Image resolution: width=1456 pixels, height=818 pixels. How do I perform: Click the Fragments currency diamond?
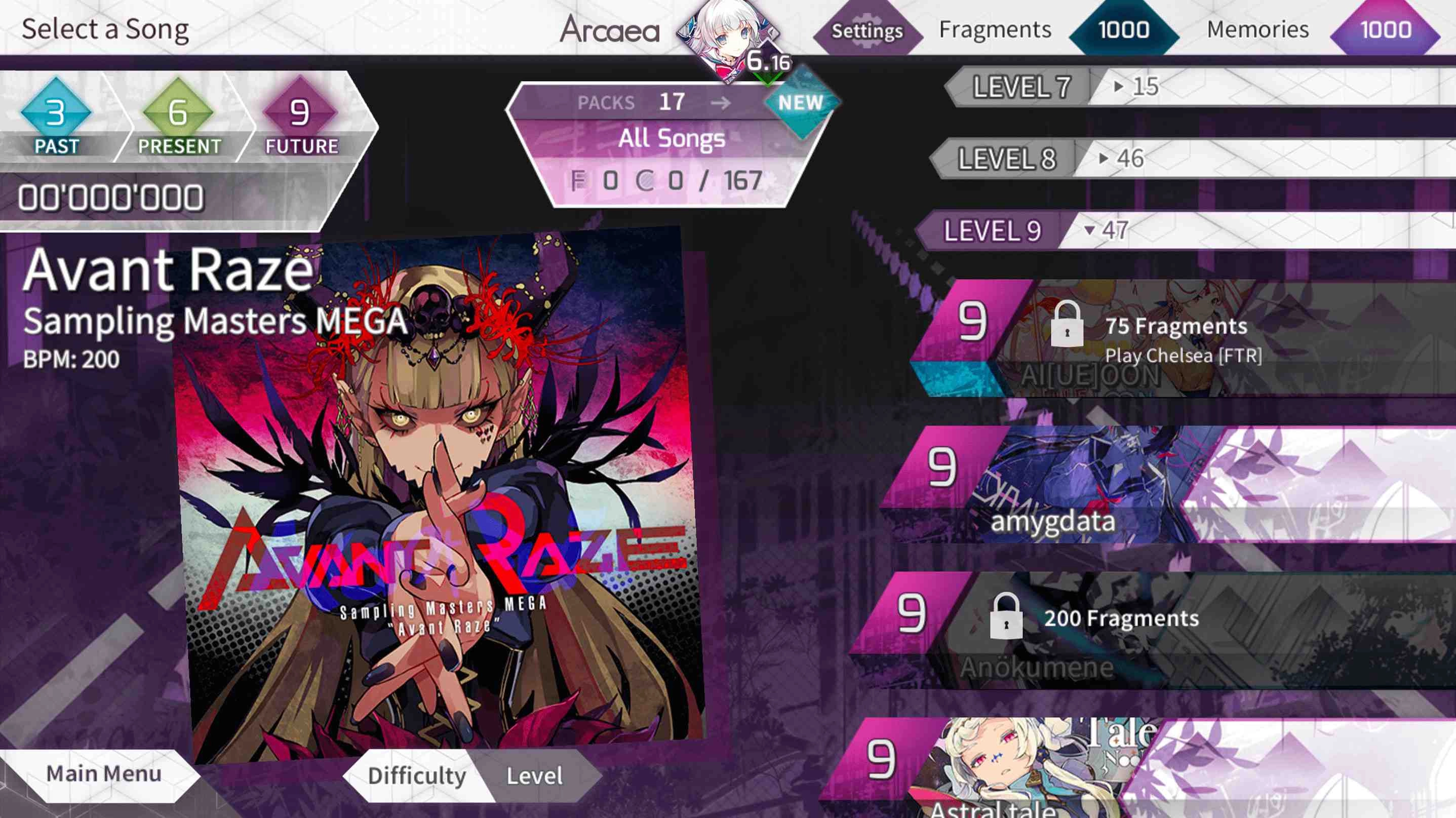[1121, 30]
